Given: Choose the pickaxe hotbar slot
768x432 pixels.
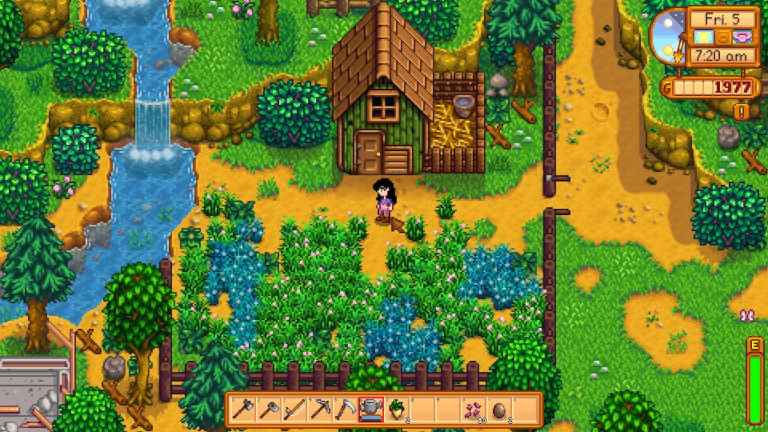Looking at the screenshot, I should coord(319,409).
